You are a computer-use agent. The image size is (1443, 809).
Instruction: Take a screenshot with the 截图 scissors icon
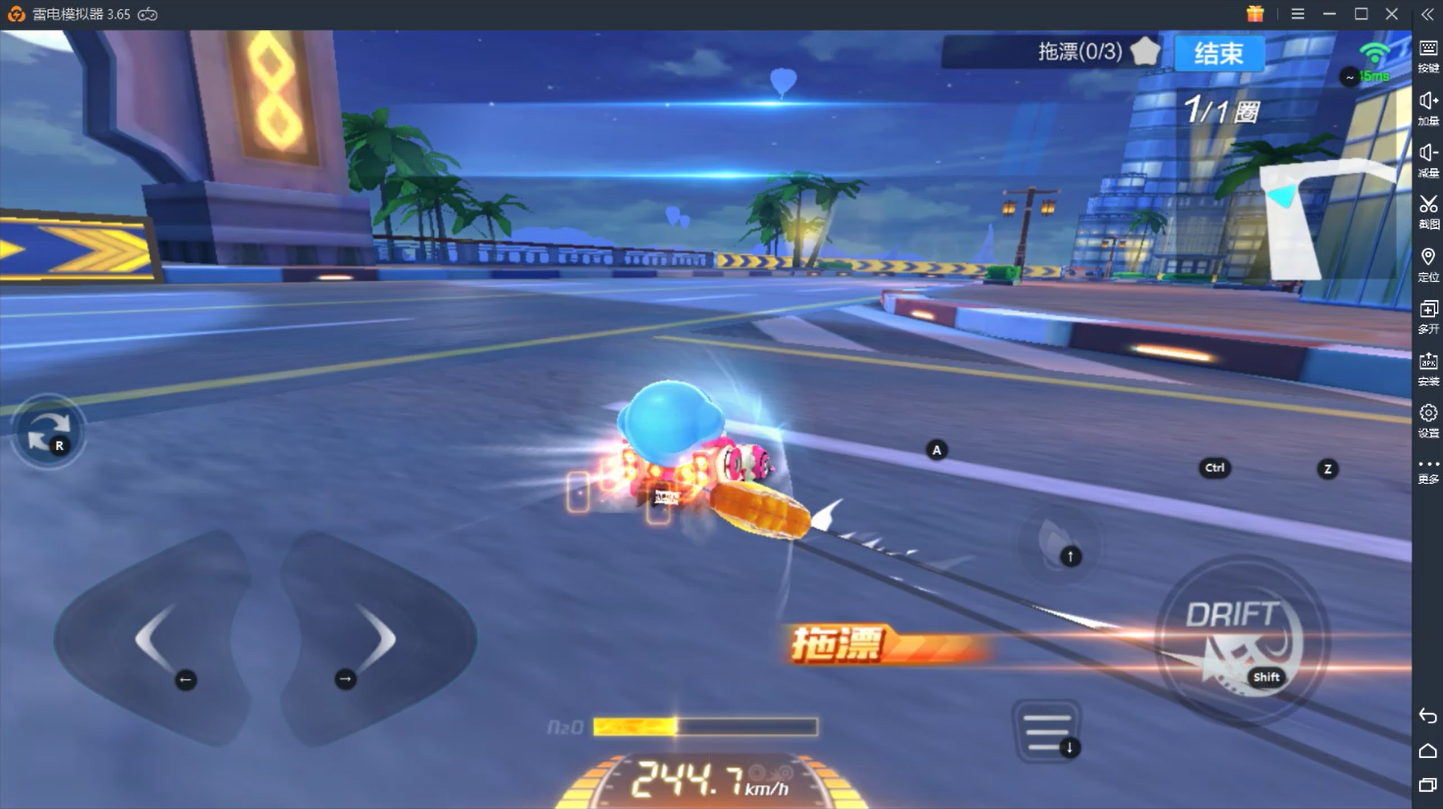[1428, 205]
